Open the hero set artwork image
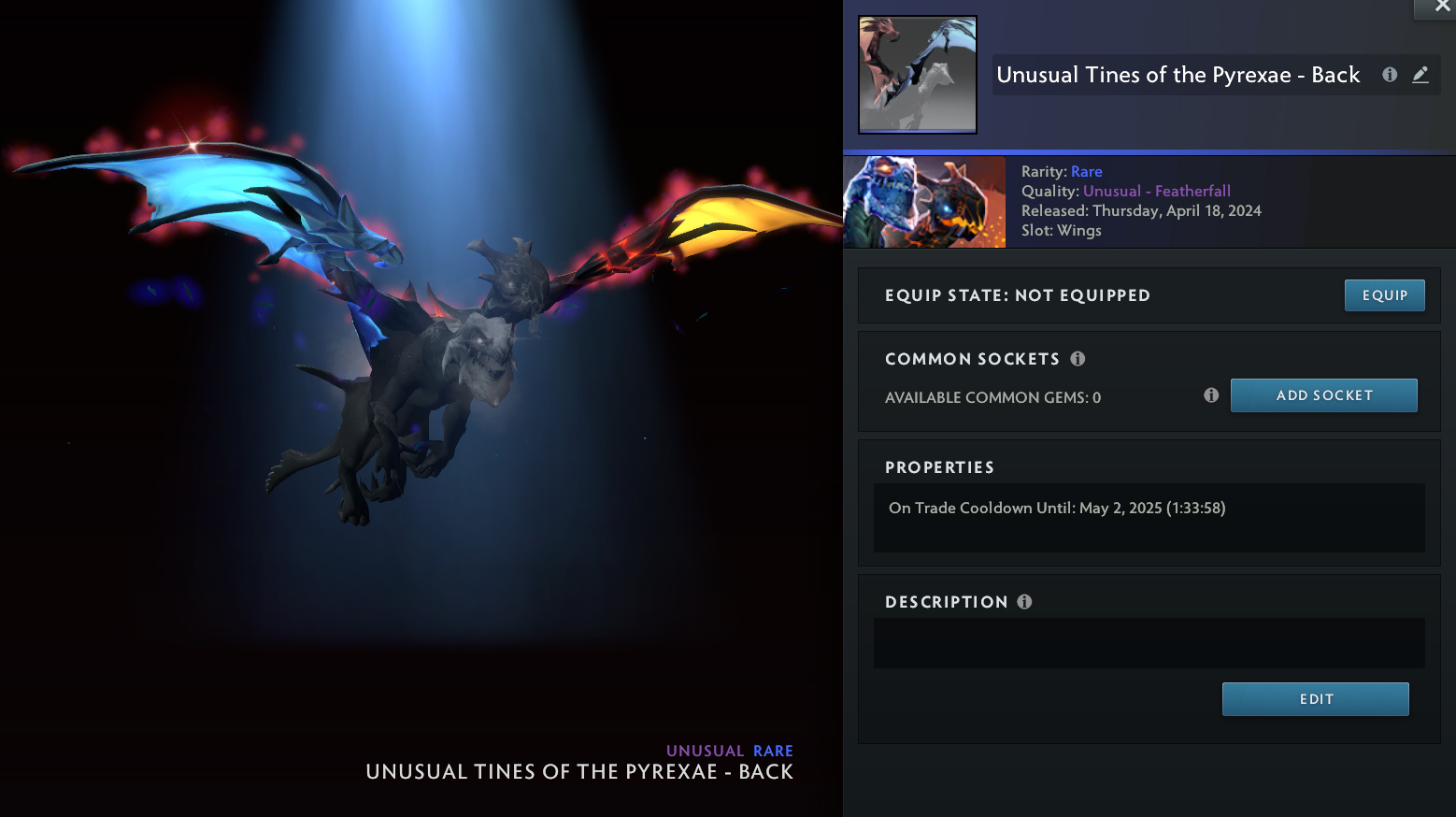Image resolution: width=1456 pixels, height=817 pixels. pyautogui.click(x=924, y=202)
